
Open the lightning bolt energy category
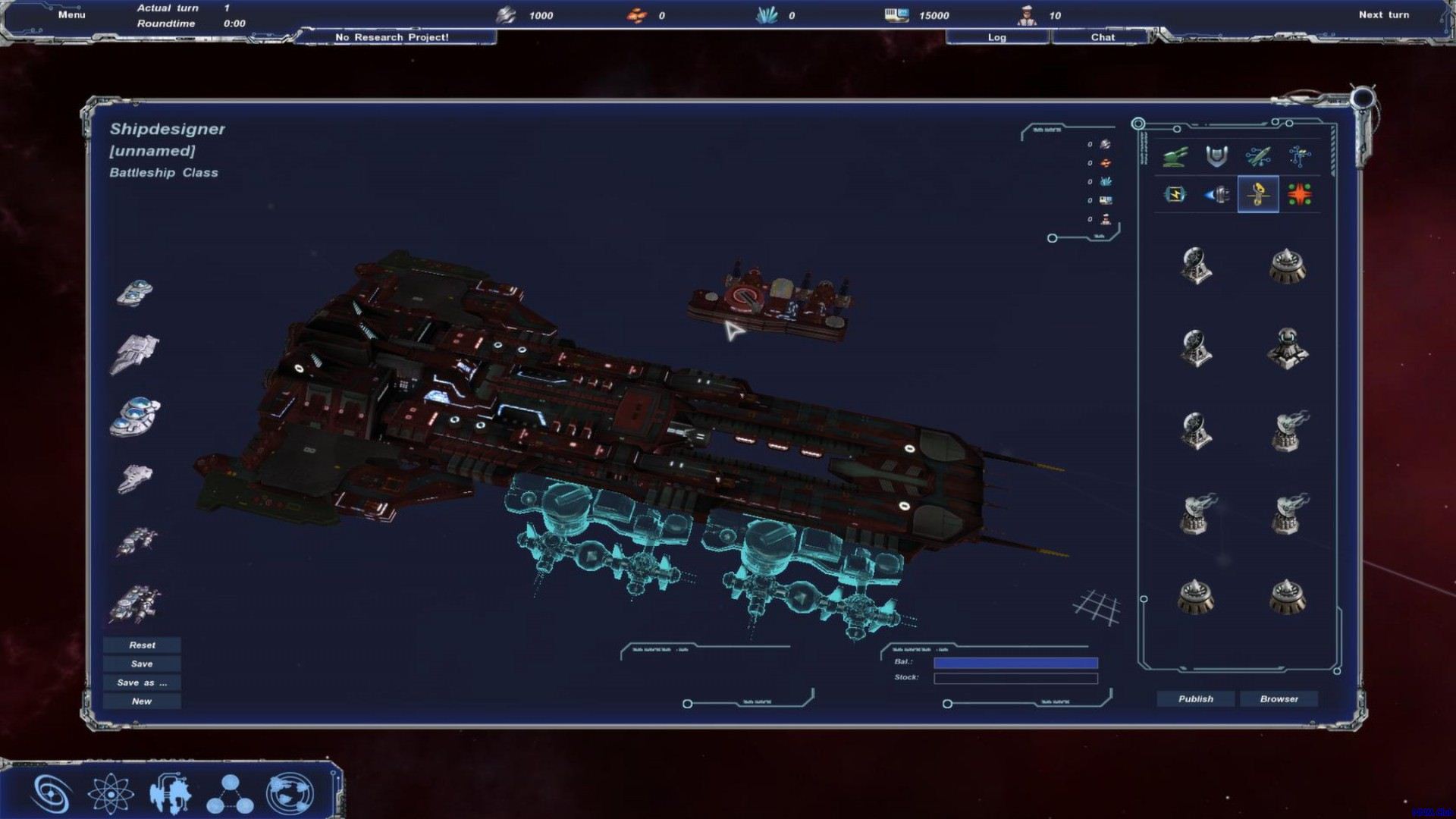coord(1175,195)
